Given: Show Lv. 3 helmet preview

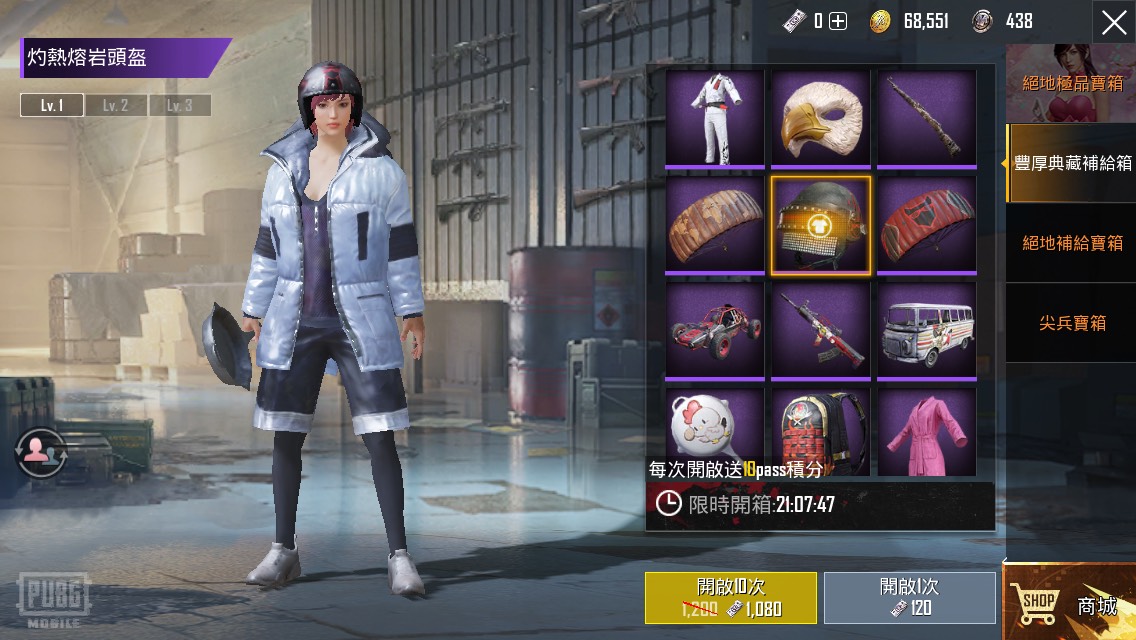Looking at the screenshot, I should (180, 105).
